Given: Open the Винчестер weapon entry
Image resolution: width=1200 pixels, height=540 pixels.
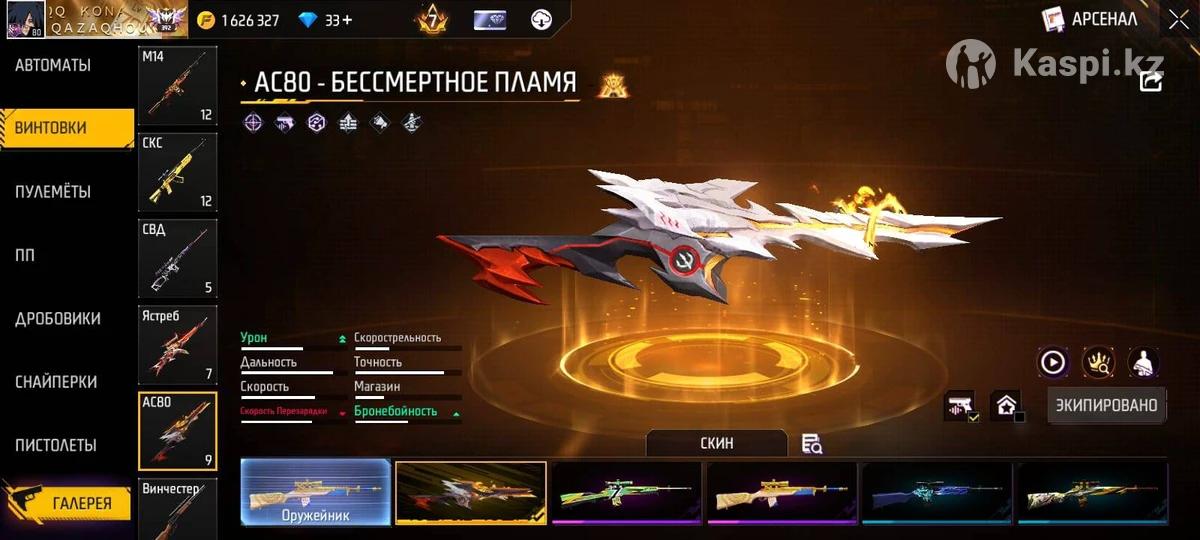Looking at the screenshot, I should click(x=177, y=510).
